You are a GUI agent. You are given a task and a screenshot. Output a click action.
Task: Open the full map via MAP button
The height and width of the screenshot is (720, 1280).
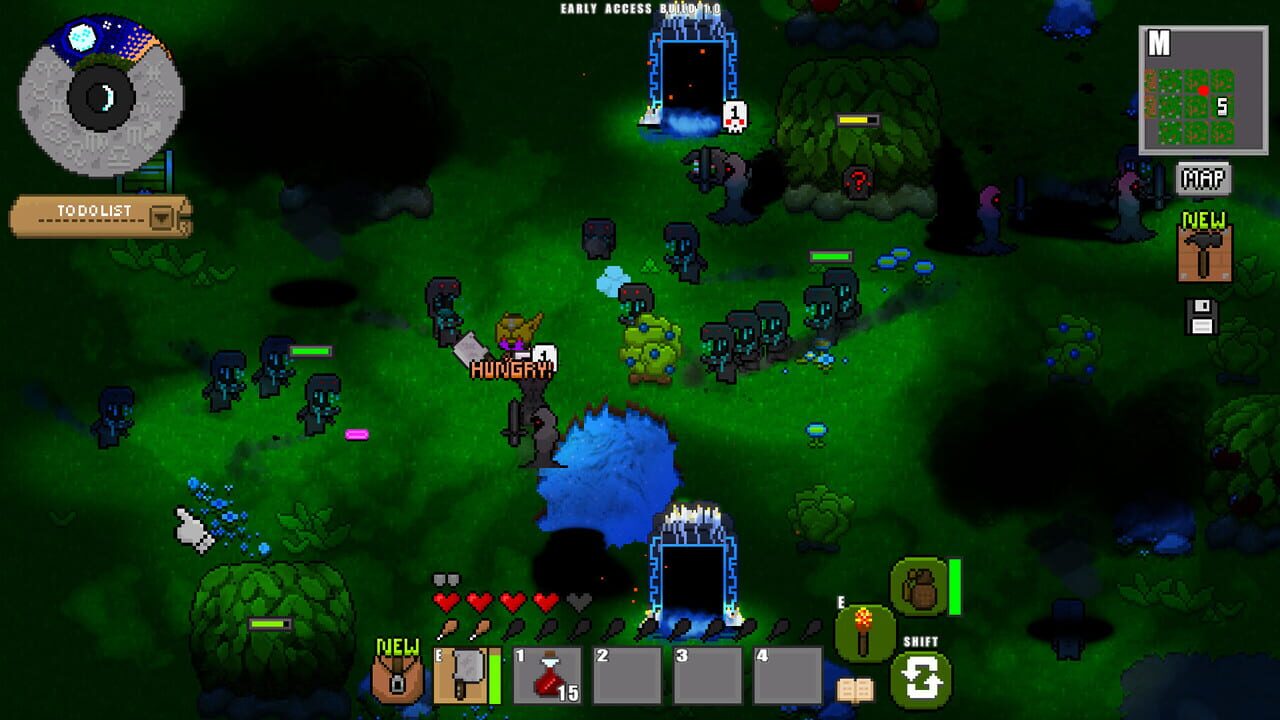point(1204,177)
